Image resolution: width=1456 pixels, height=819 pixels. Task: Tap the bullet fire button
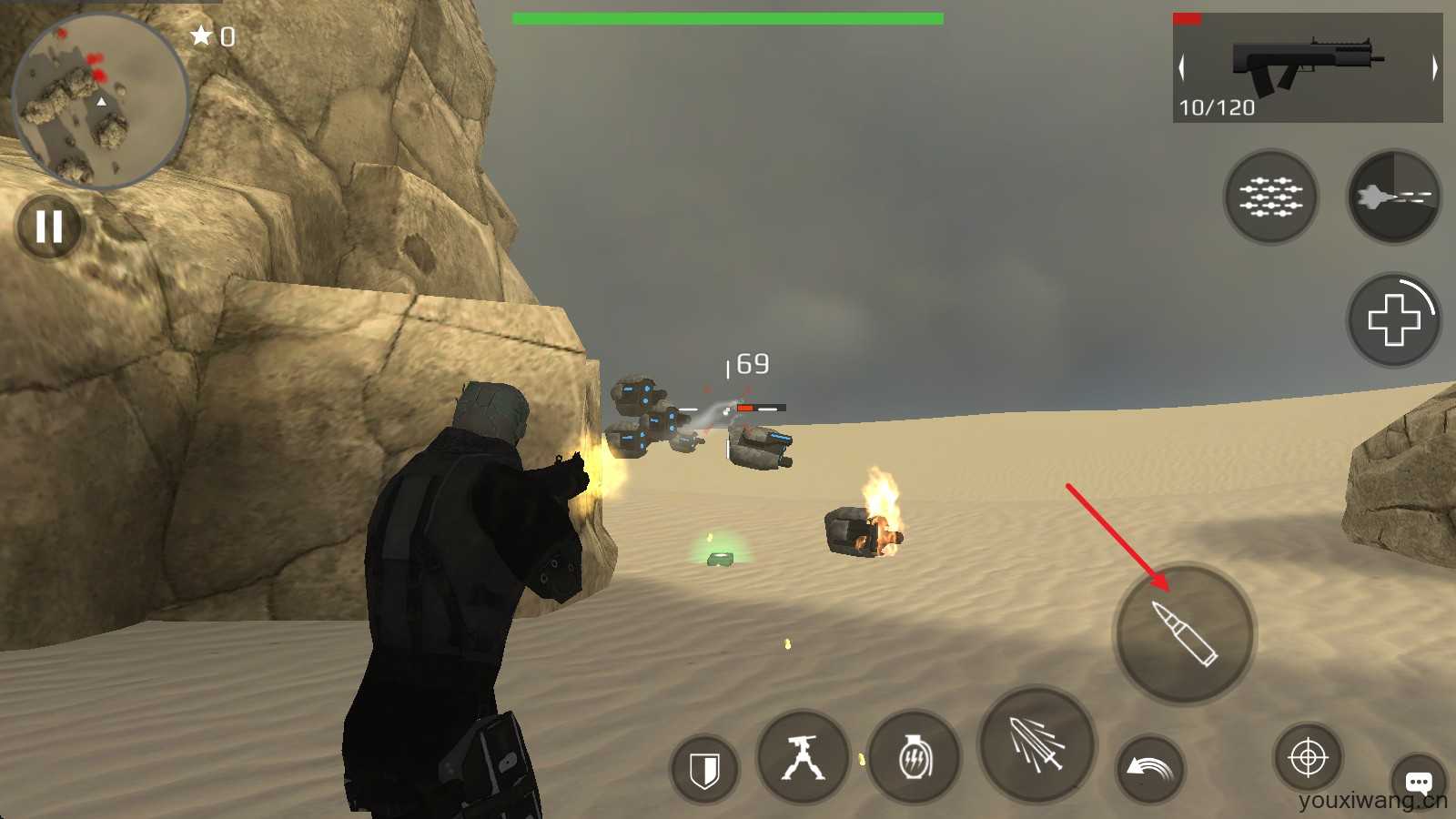pyautogui.click(x=1185, y=633)
